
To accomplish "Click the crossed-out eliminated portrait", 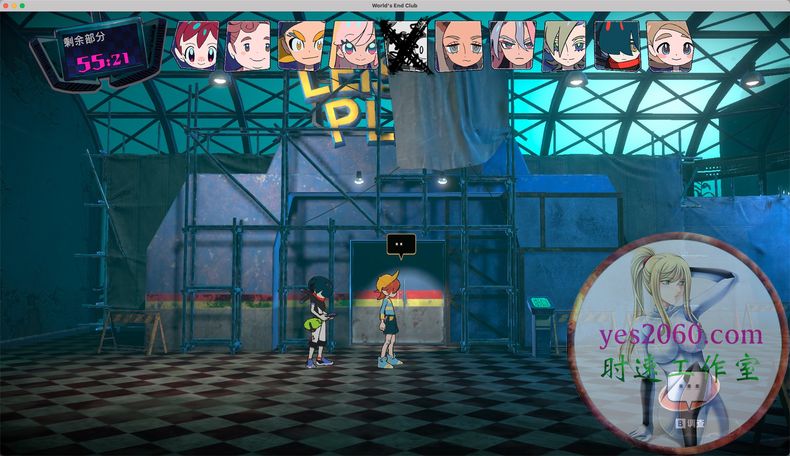I will coord(407,45).
